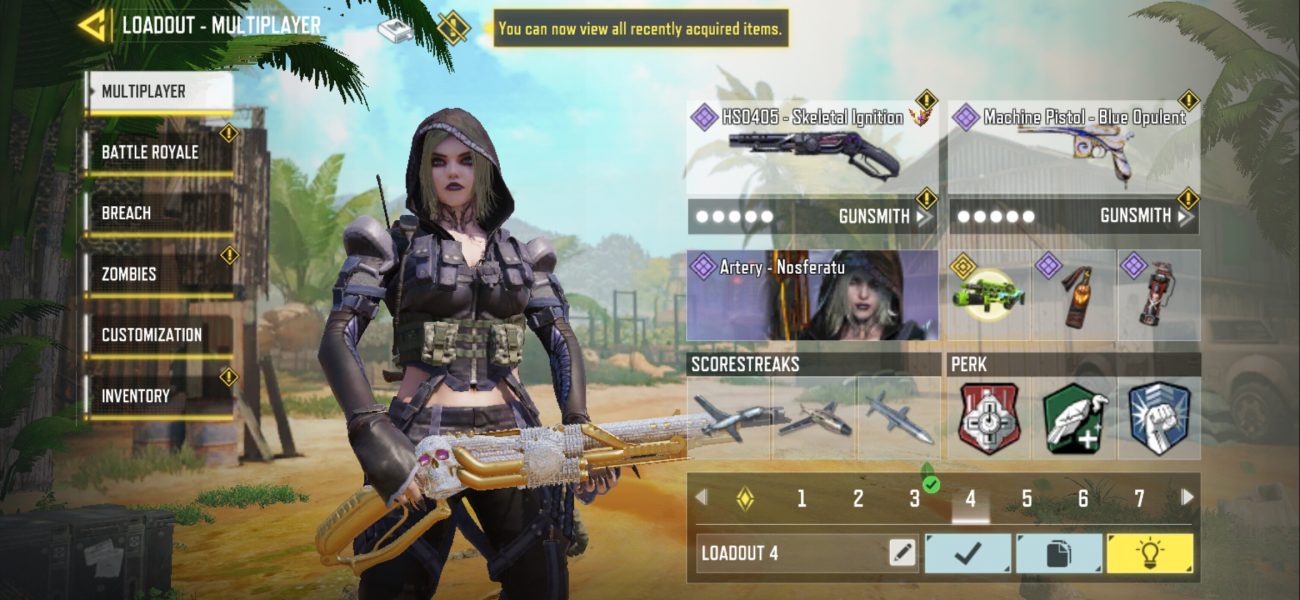Viewport: 1300px width, 600px height.
Task: Select the Zombies loadout tab
Action: click(158, 274)
